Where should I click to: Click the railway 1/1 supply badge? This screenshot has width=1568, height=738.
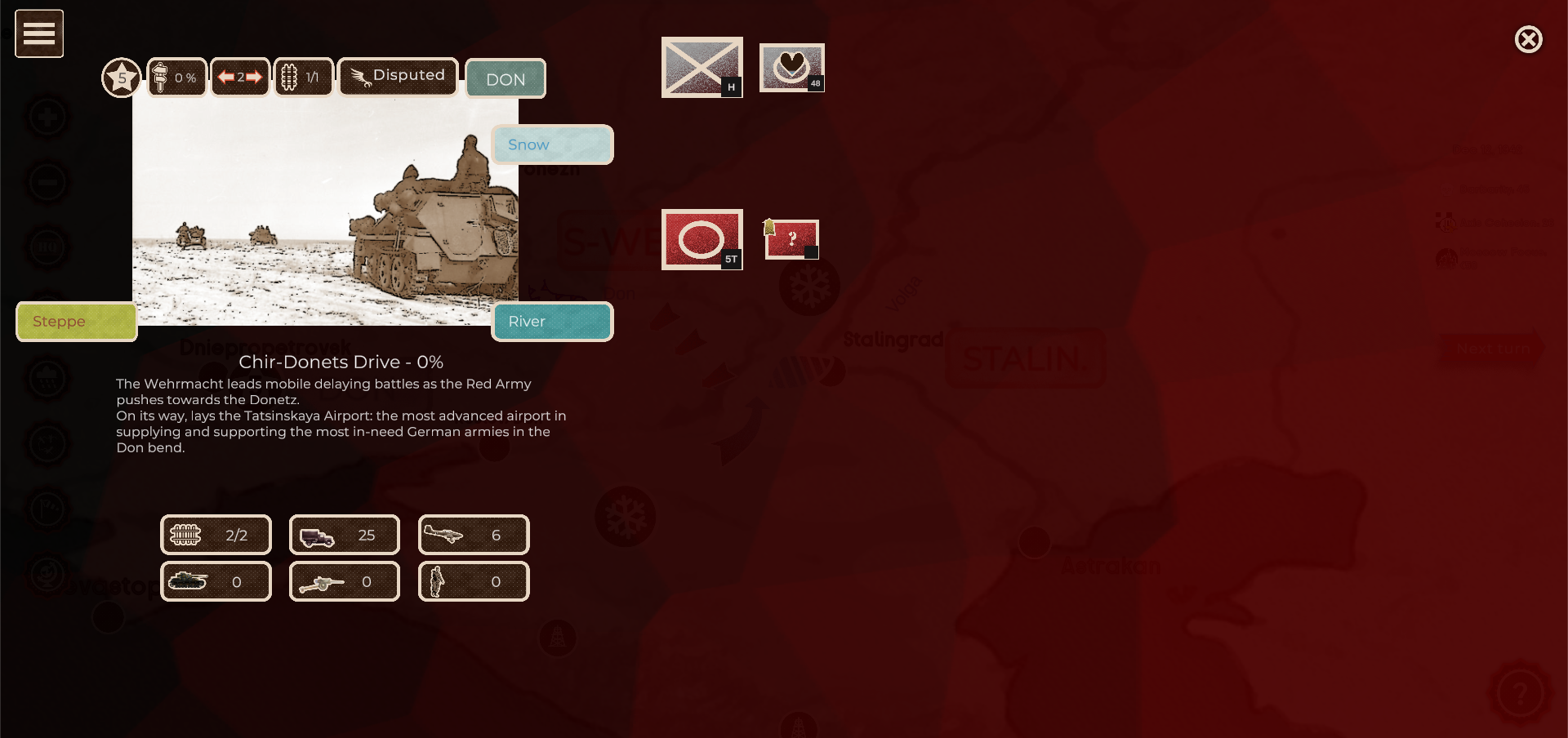click(303, 76)
